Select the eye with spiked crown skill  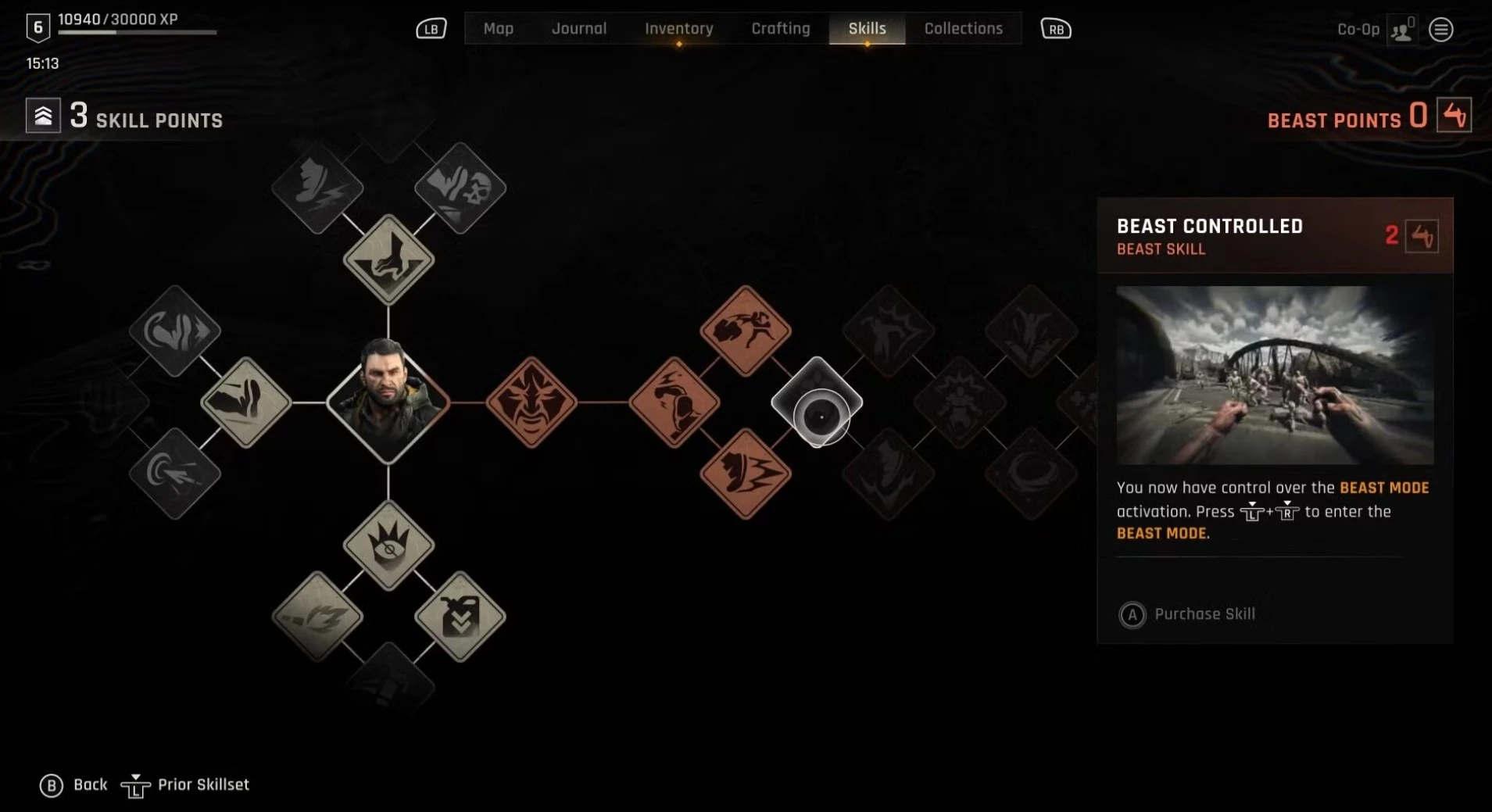pyautogui.click(x=388, y=546)
